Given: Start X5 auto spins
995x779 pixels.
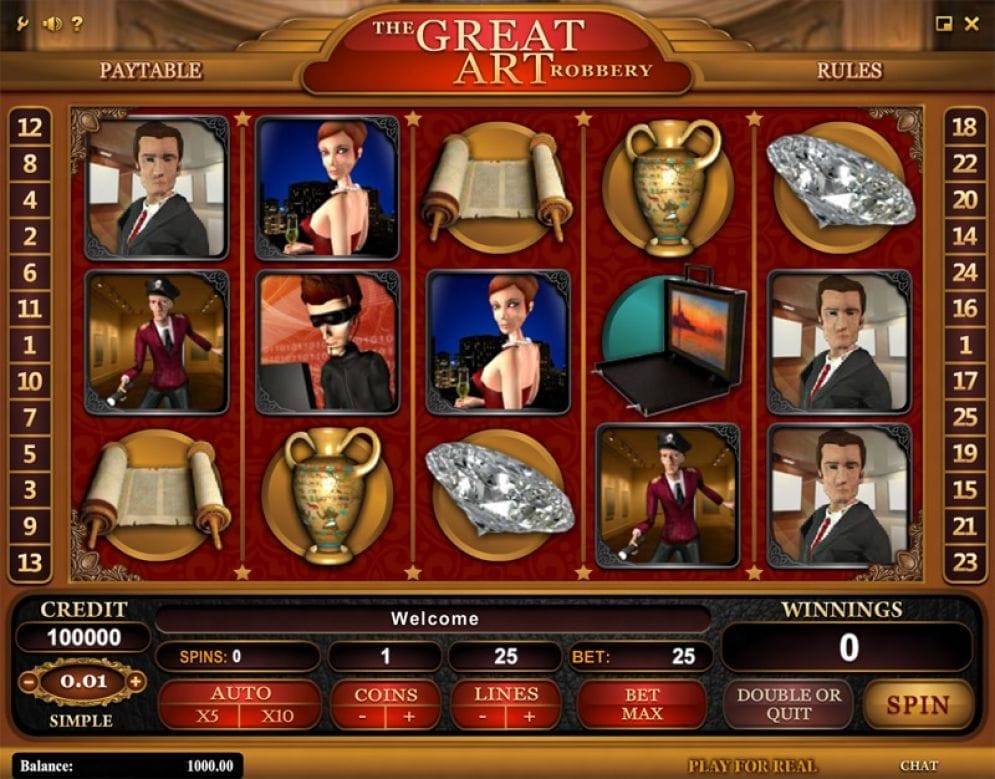Looking at the screenshot, I should point(207,716).
